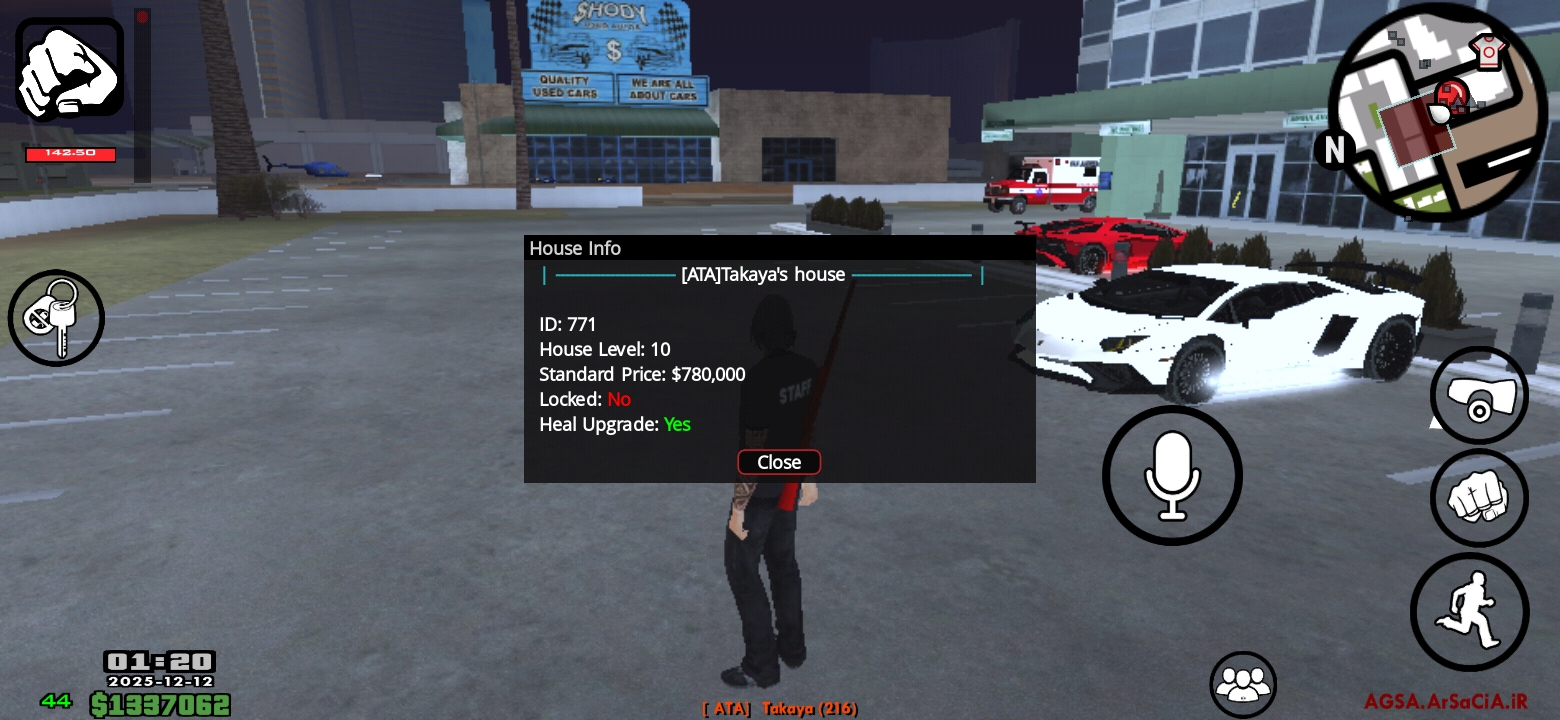Tap the shirt icon above the minimap
Screen dimensions: 1560x720
pyautogui.click(x=1489, y=50)
